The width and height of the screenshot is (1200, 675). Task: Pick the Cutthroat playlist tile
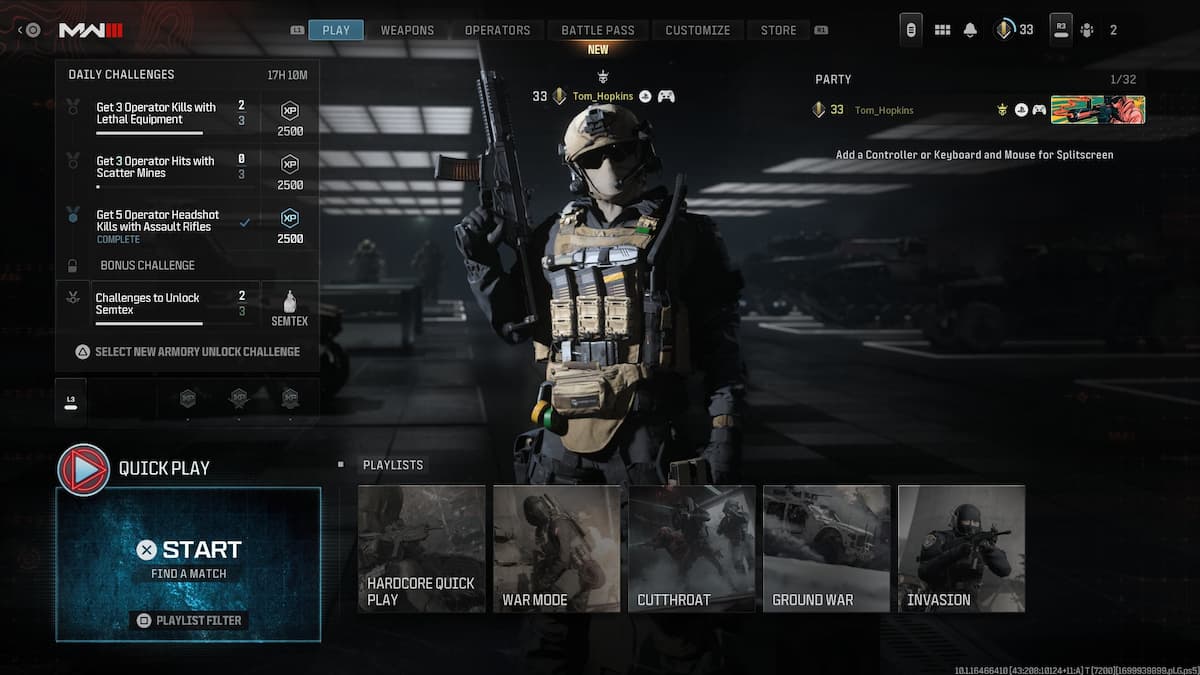tap(691, 548)
